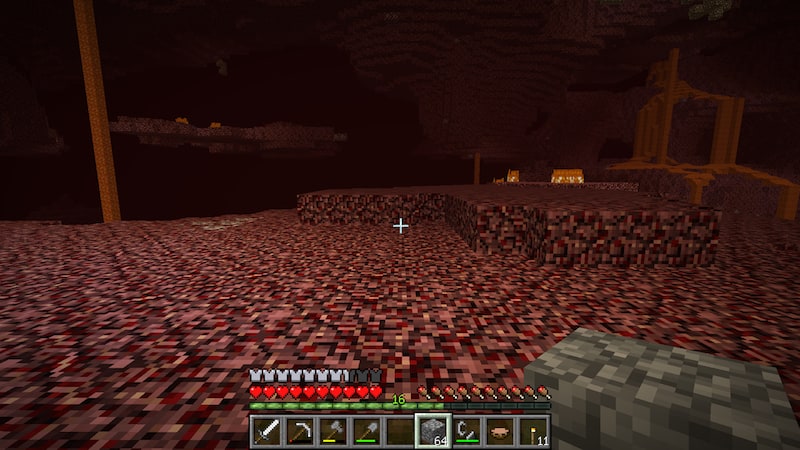800x450 pixels.
Task: Select the shovel hotbar slot
Action: pyautogui.click(x=366, y=431)
